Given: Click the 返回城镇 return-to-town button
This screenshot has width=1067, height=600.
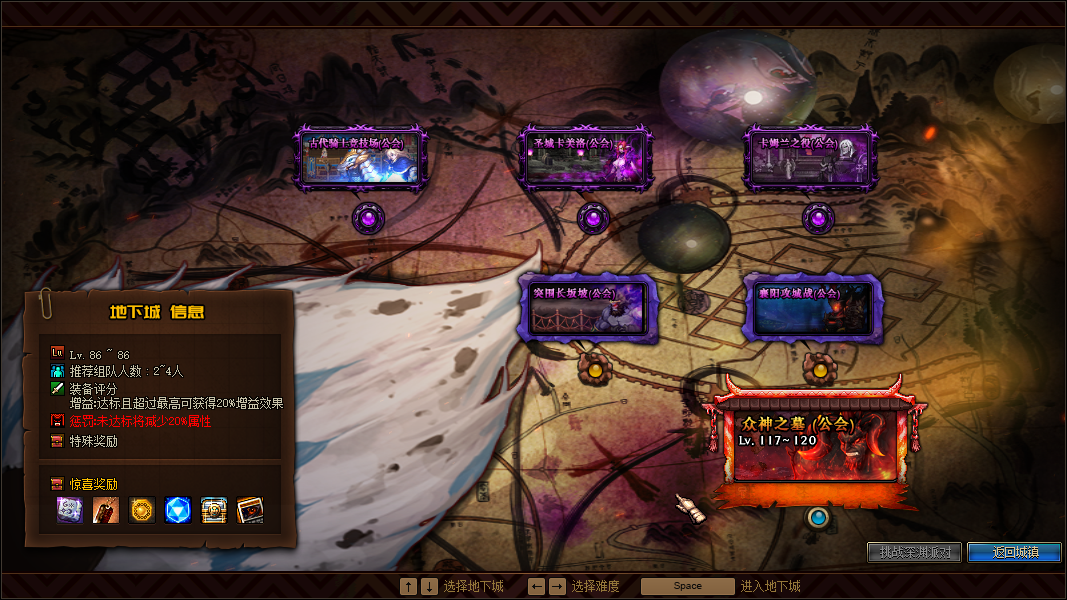Looking at the screenshot, I should (1013, 552).
